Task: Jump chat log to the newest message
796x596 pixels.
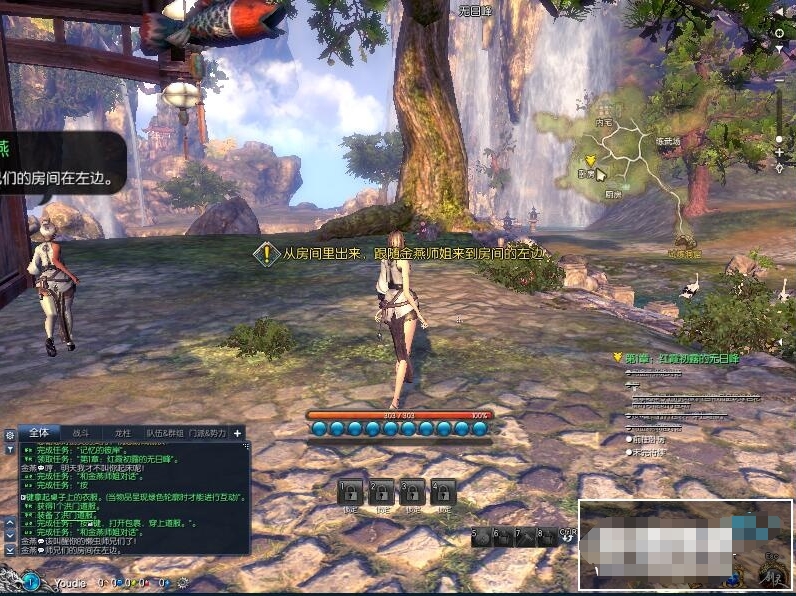Action: [10, 549]
